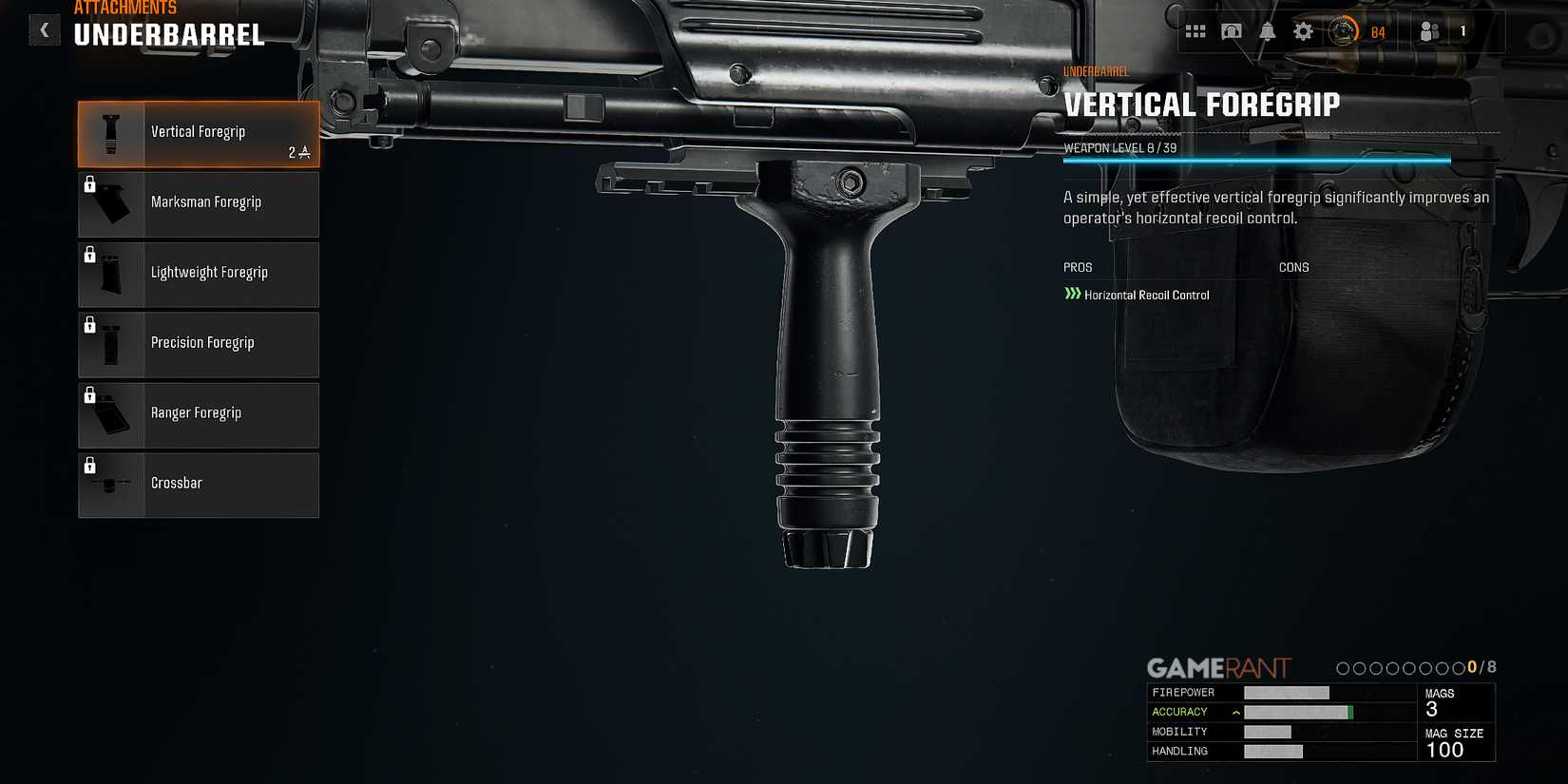
Task: Click the weapon level progress bar
Action: (1256, 160)
